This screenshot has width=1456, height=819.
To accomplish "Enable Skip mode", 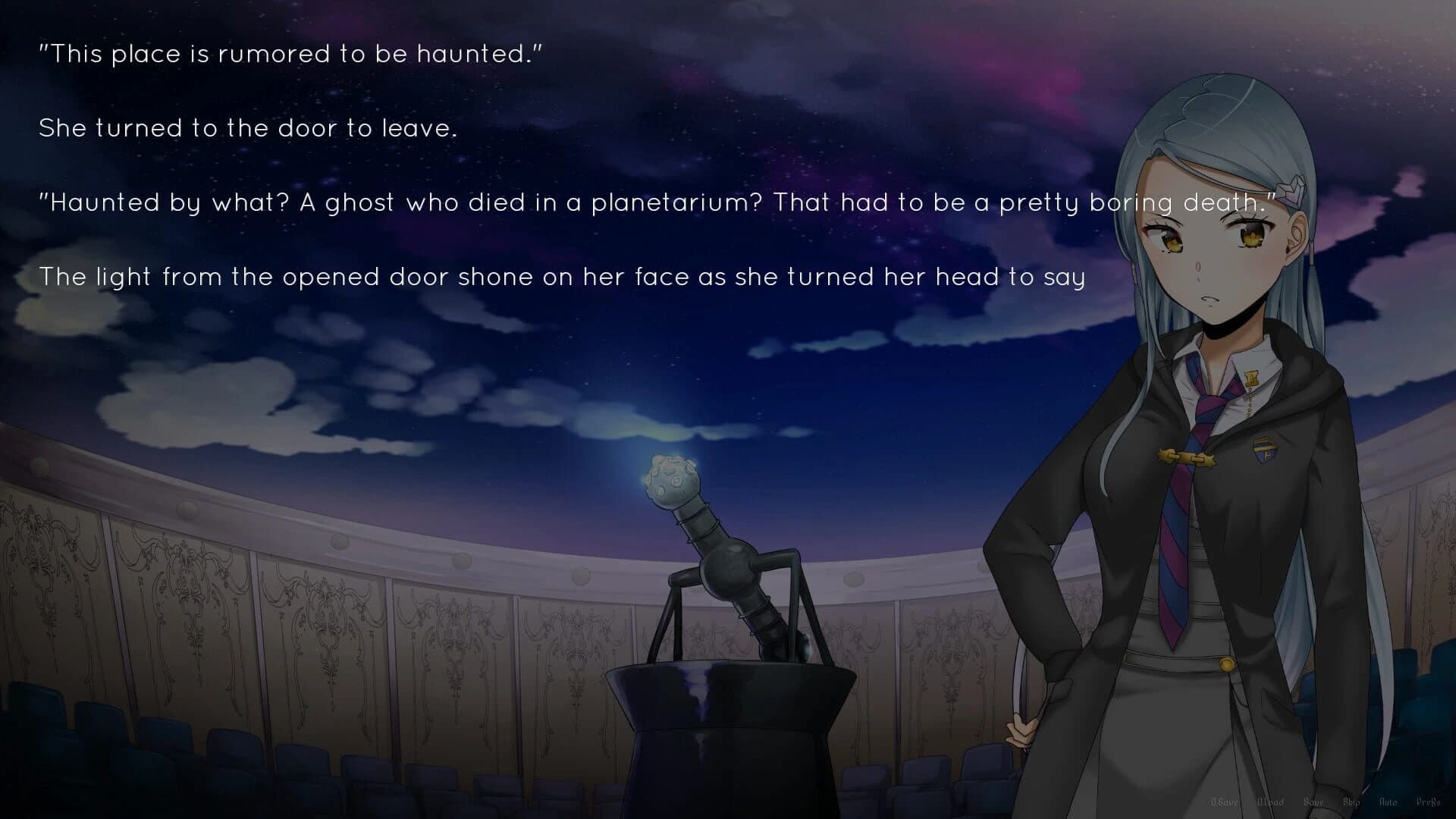I will tap(1352, 802).
